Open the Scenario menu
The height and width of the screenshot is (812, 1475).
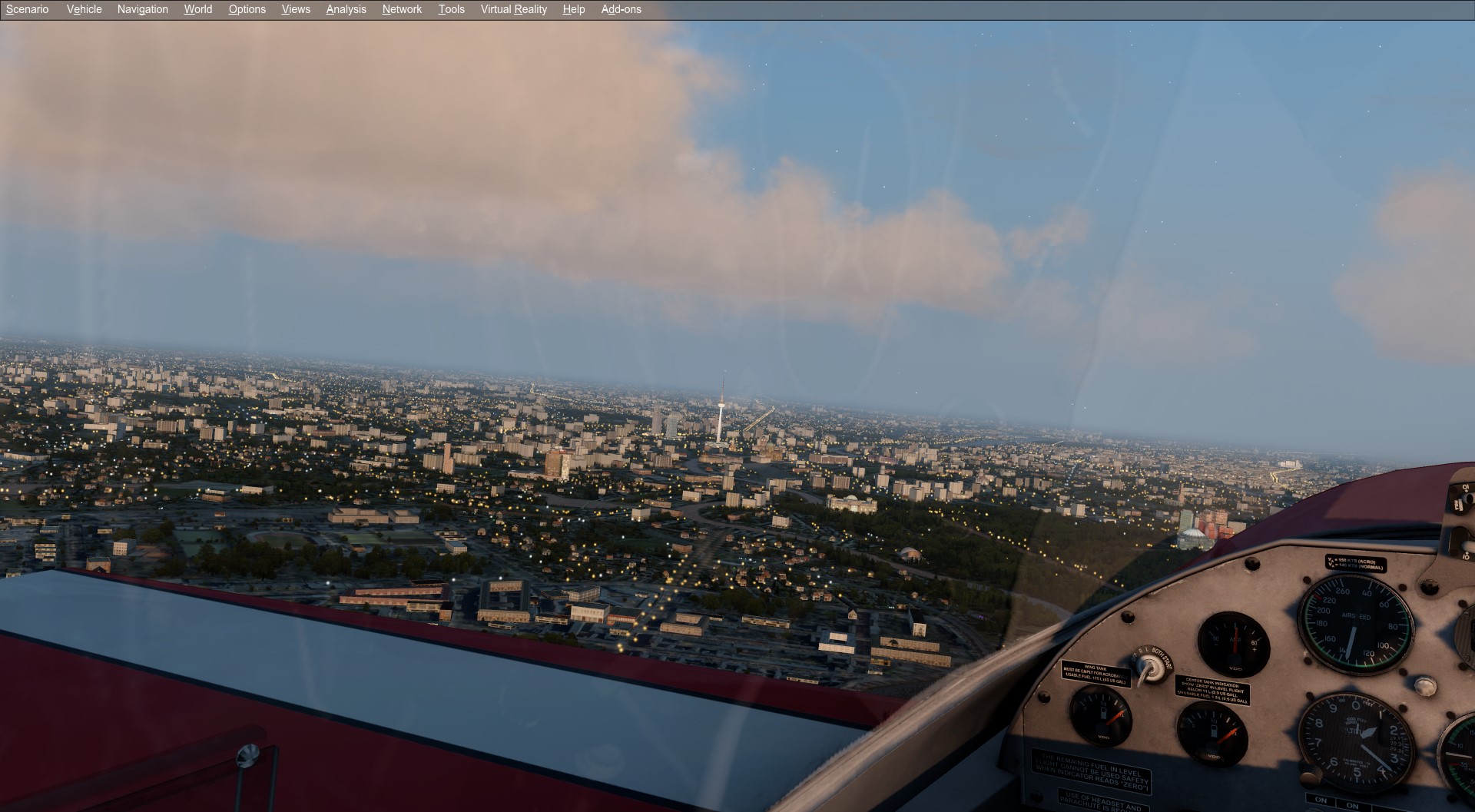pos(27,9)
